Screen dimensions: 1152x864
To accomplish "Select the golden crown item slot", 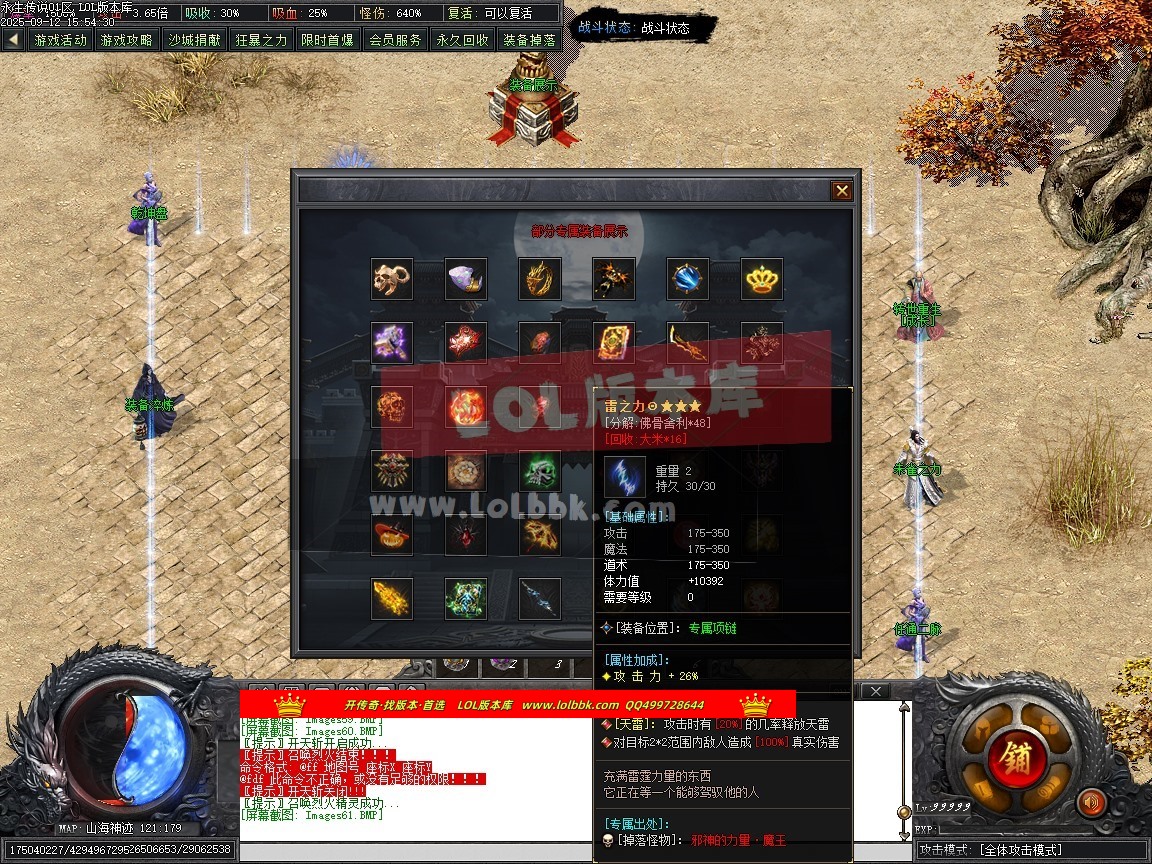I will coord(762,279).
